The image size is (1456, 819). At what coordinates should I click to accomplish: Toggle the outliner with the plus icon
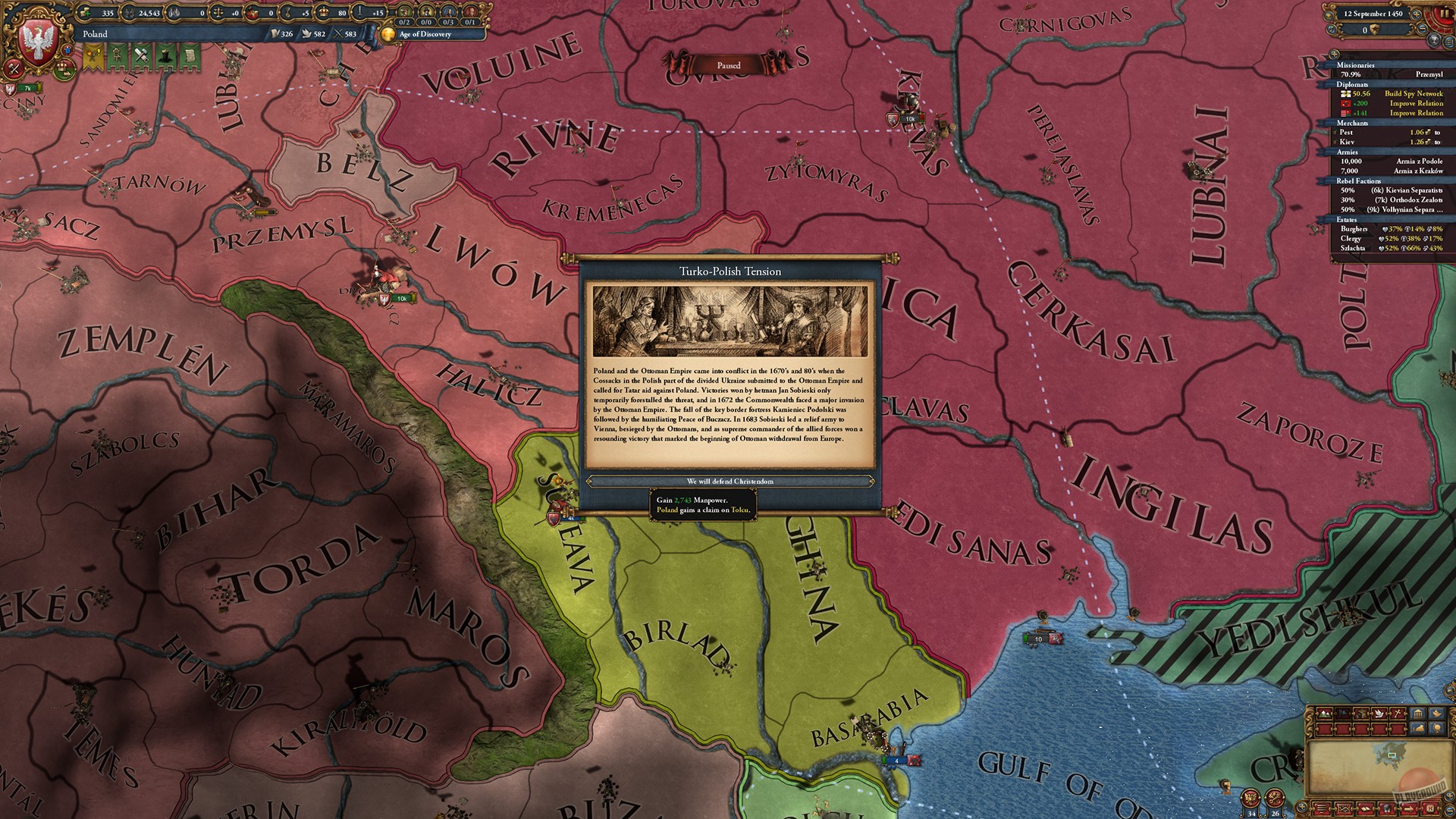(x=1333, y=54)
